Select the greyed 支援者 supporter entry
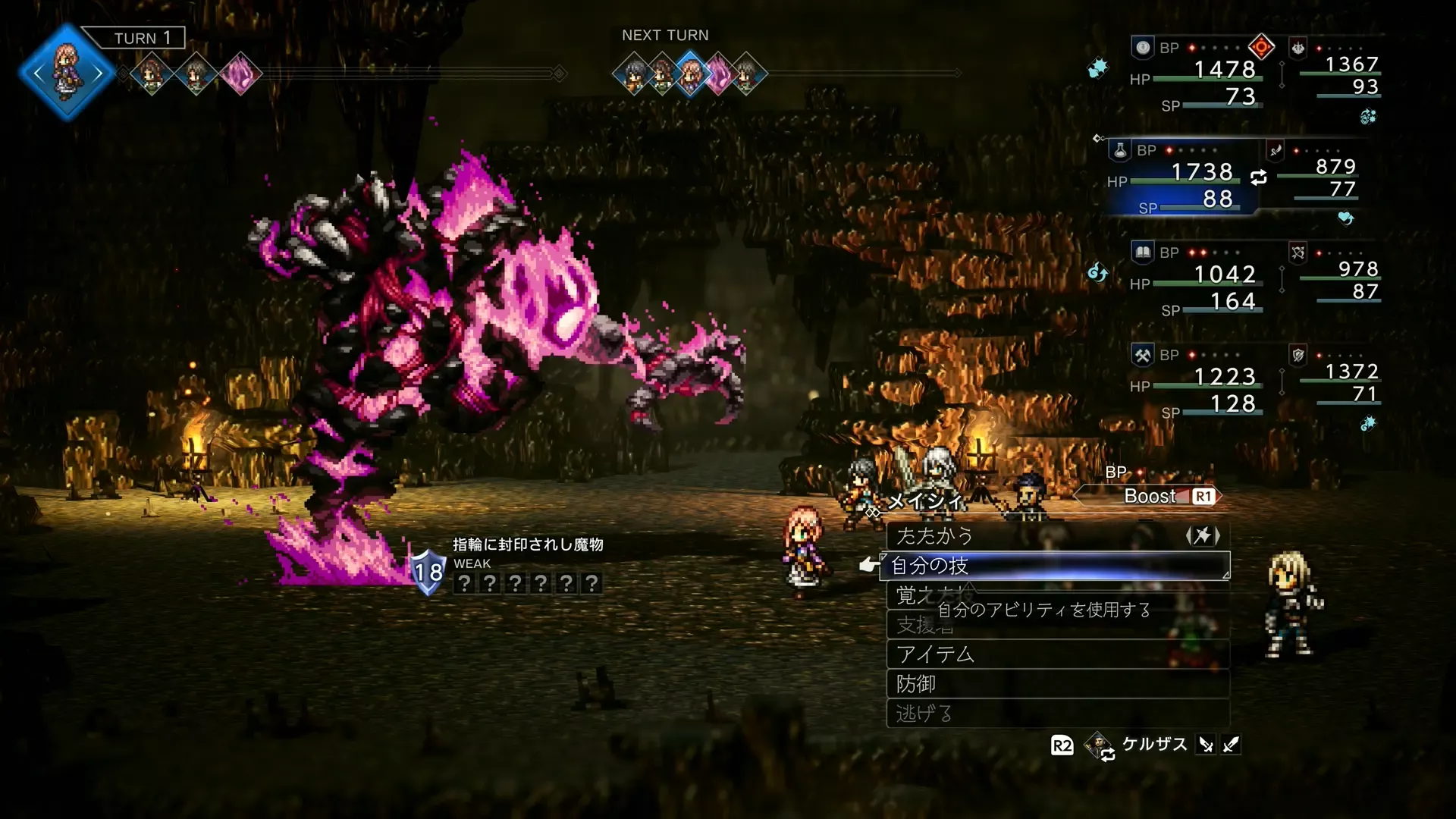This screenshot has width=1456, height=819. pos(1057,625)
